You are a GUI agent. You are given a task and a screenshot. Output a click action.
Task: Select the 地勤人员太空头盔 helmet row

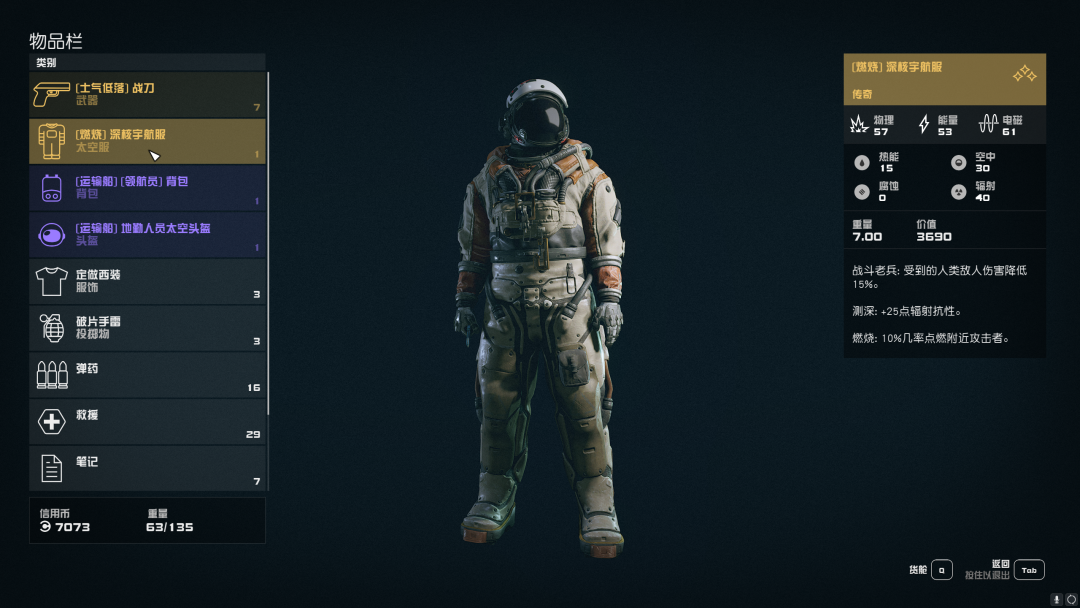pos(148,234)
